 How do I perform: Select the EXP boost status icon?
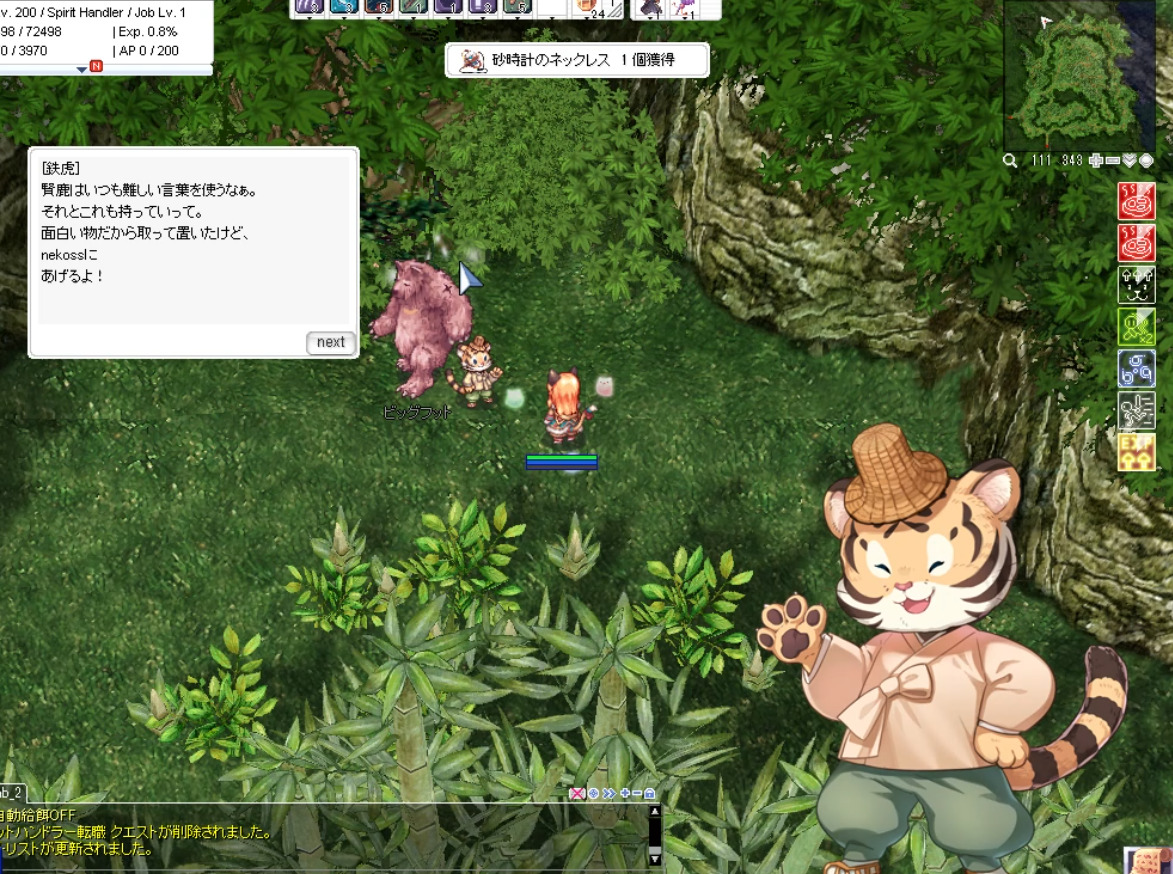pyautogui.click(x=1137, y=452)
